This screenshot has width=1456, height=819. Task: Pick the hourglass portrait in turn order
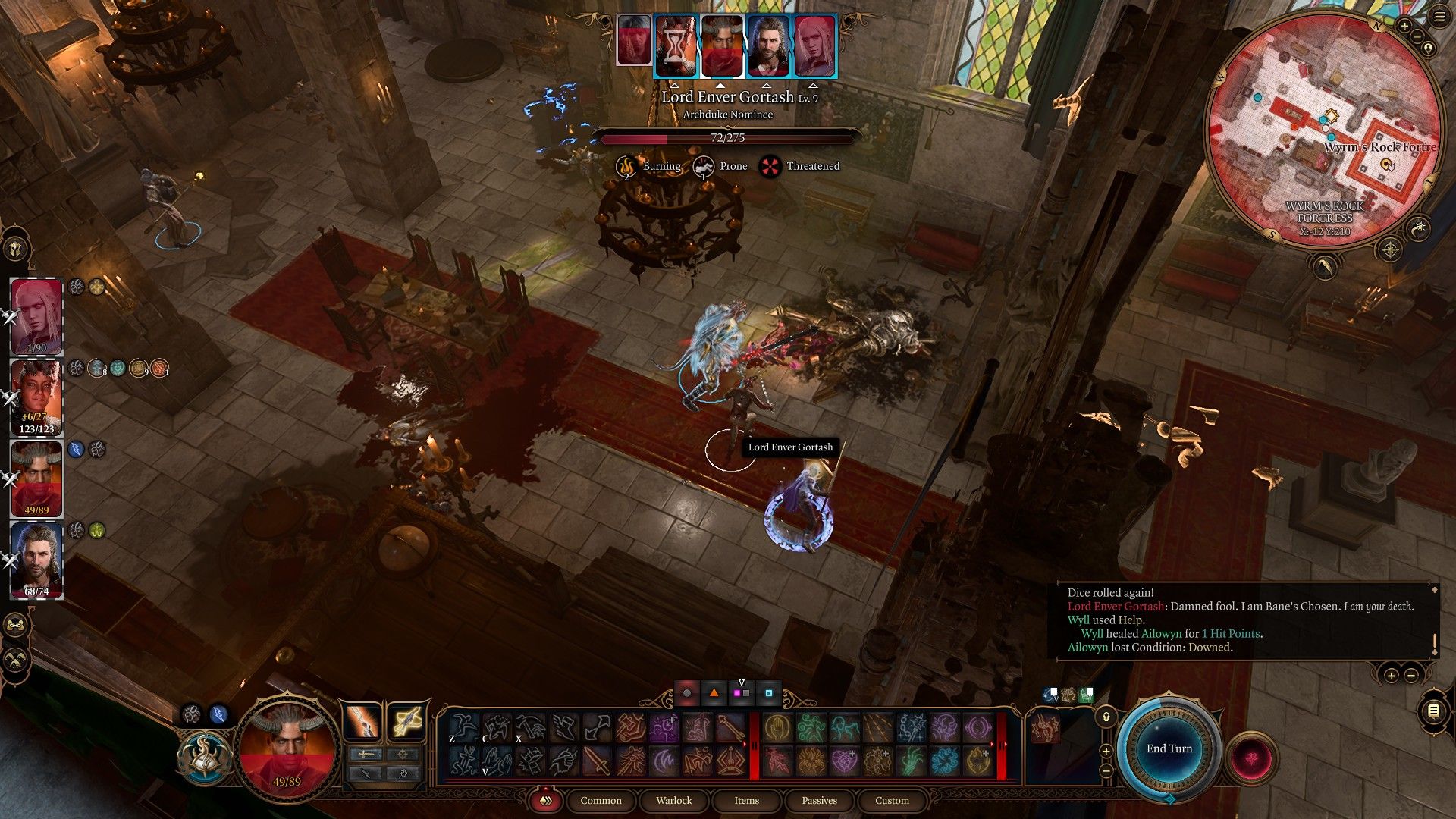tap(676, 45)
